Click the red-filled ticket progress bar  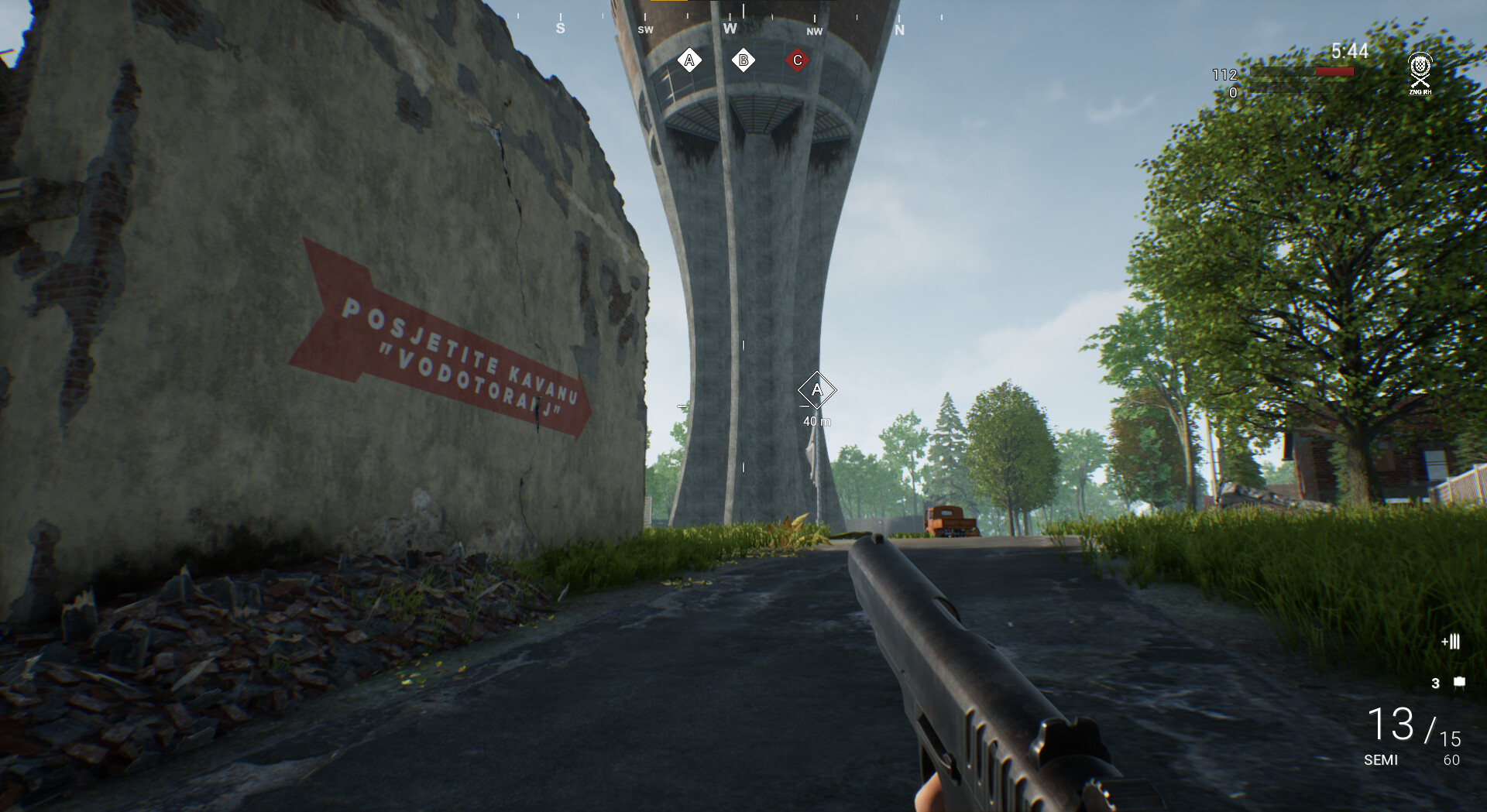click(1334, 71)
